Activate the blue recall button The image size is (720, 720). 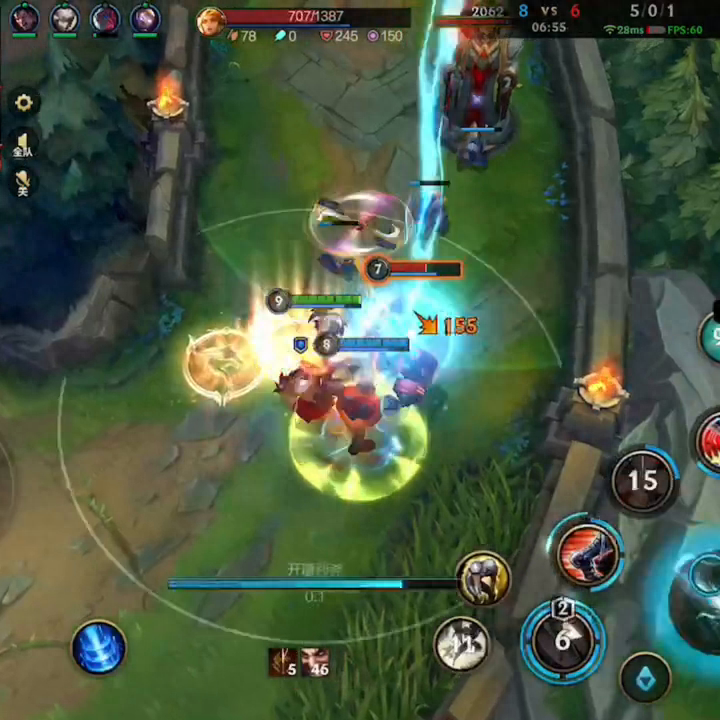(99, 647)
